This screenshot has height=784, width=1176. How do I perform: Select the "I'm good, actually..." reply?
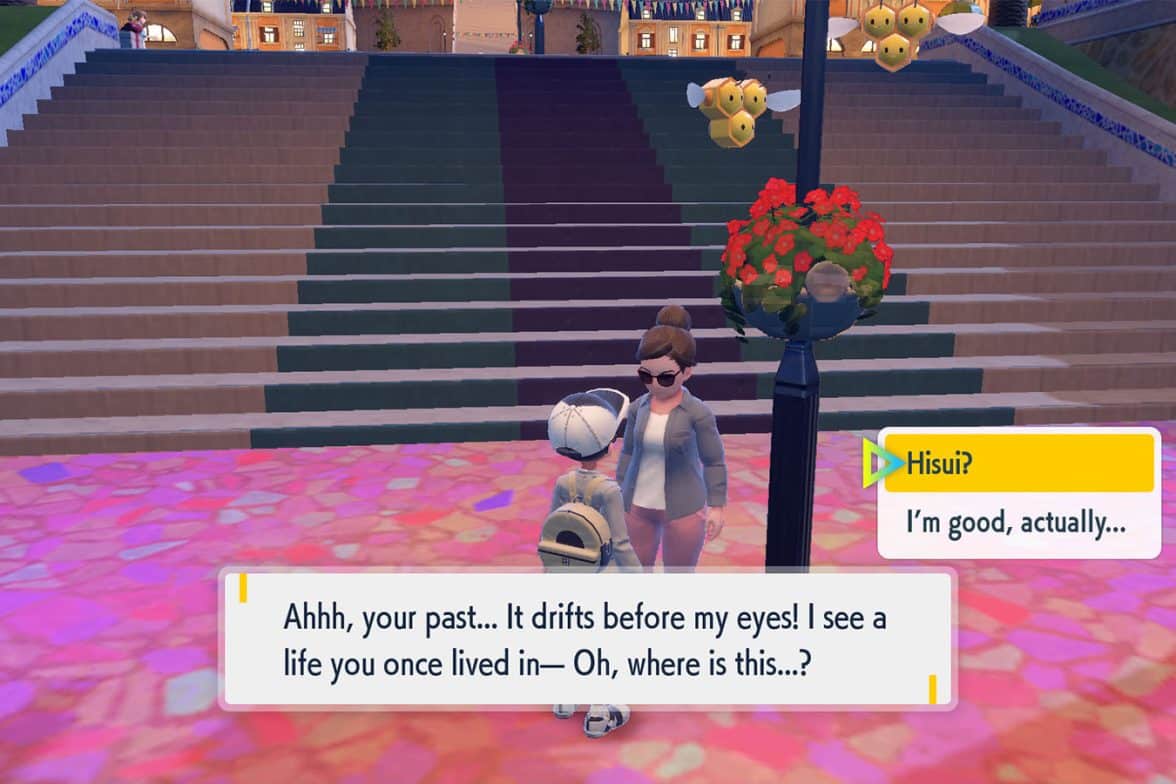click(1018, 522)
